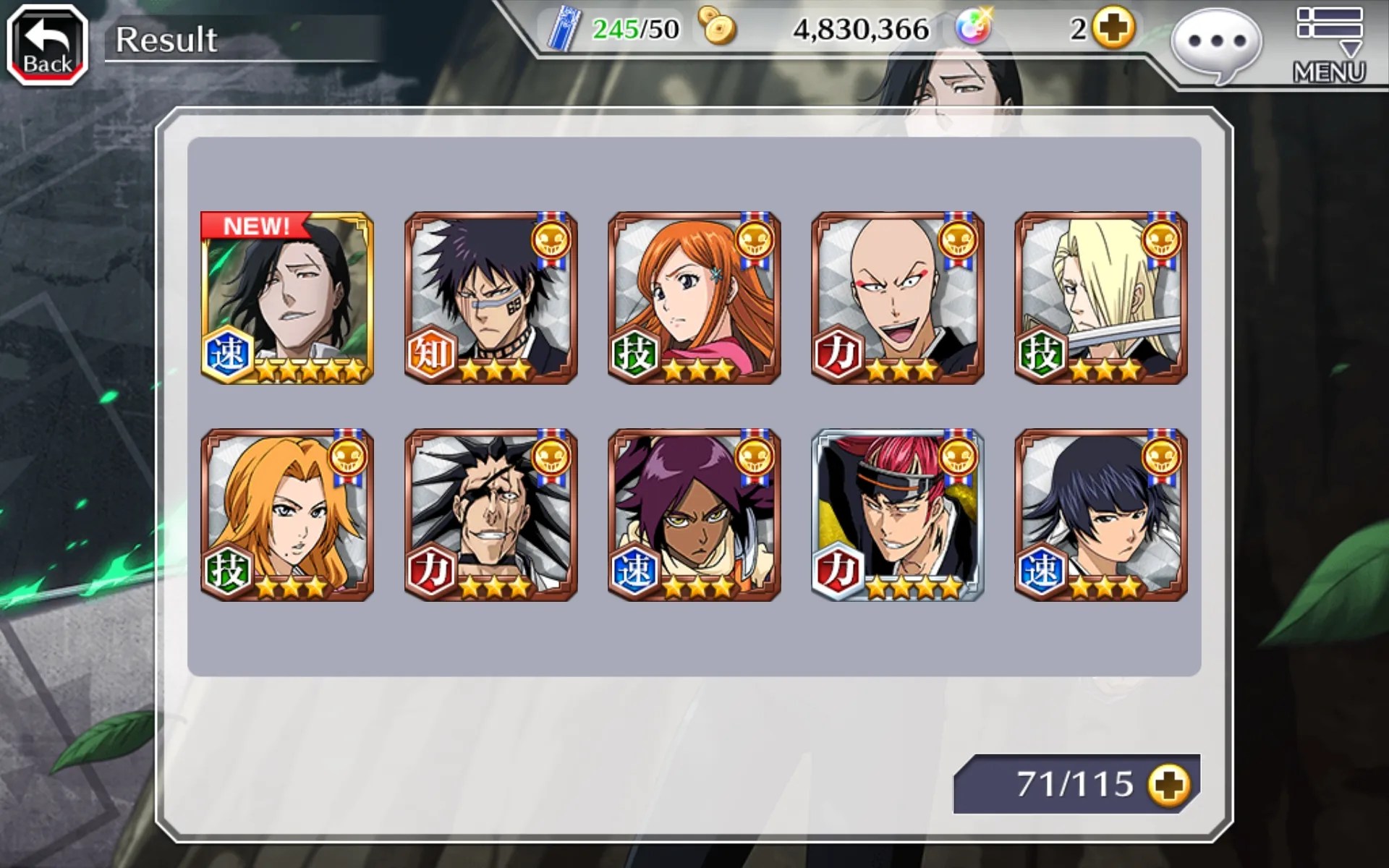Pick the four-star red-haired Renji card

pyautogui.click(x=897, y=515)
